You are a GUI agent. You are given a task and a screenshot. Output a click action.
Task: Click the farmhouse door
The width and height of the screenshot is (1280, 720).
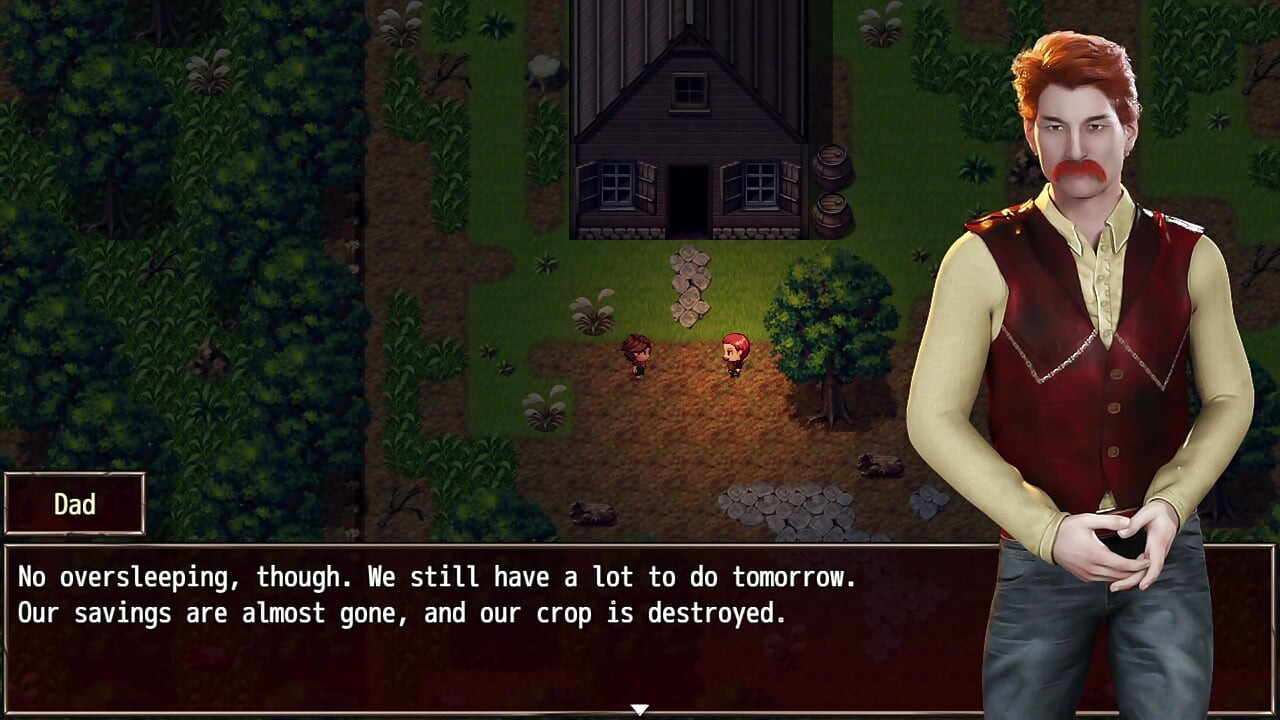point(690,200)
